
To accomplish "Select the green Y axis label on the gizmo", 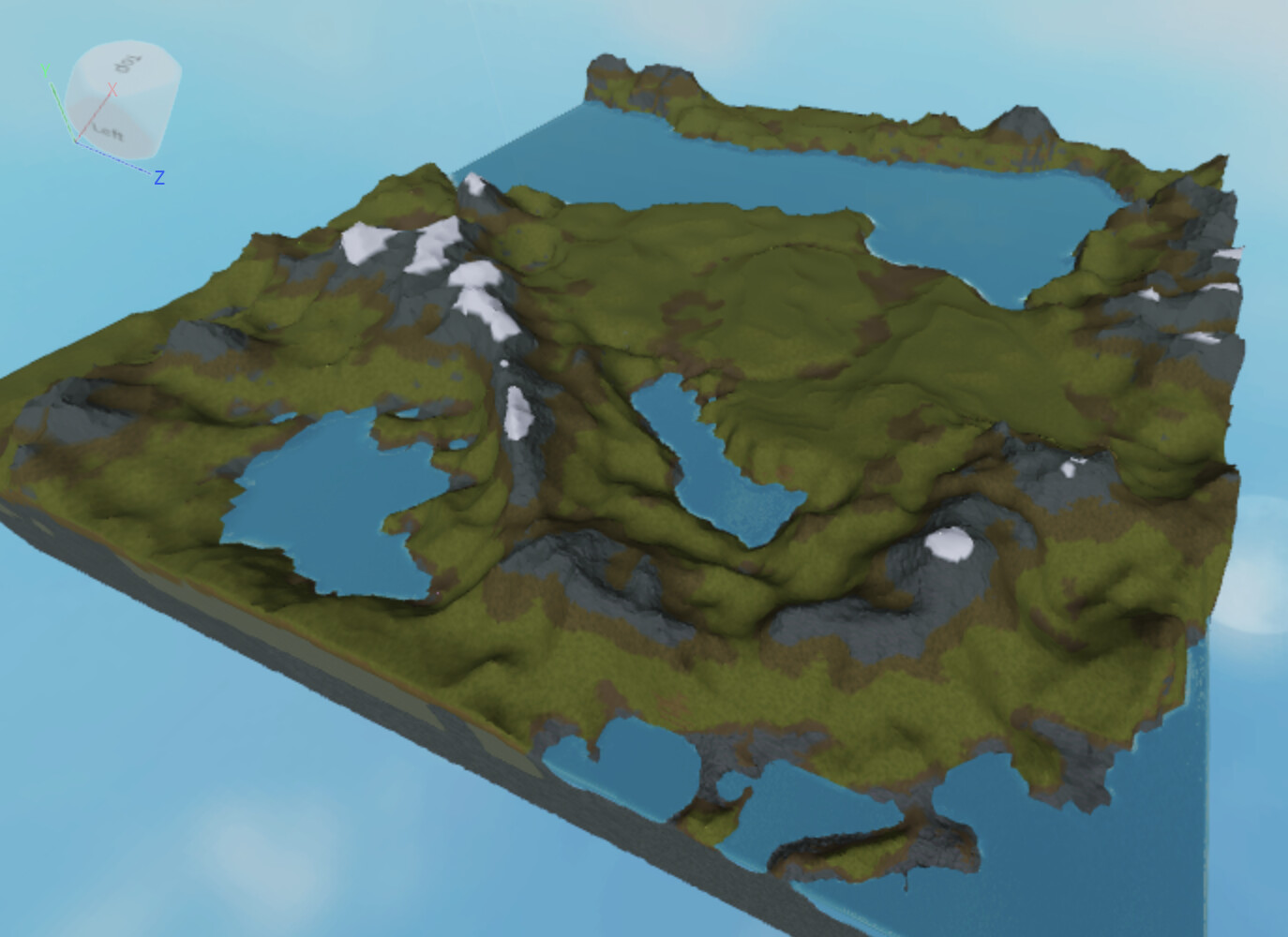I will (x=46, y=69).
